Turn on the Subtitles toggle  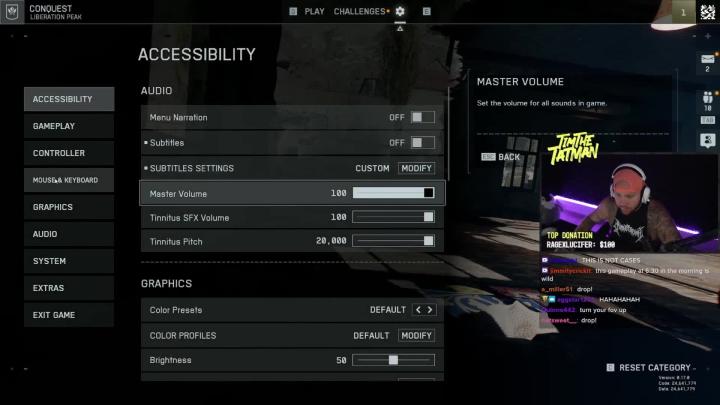tap(422, 143)
